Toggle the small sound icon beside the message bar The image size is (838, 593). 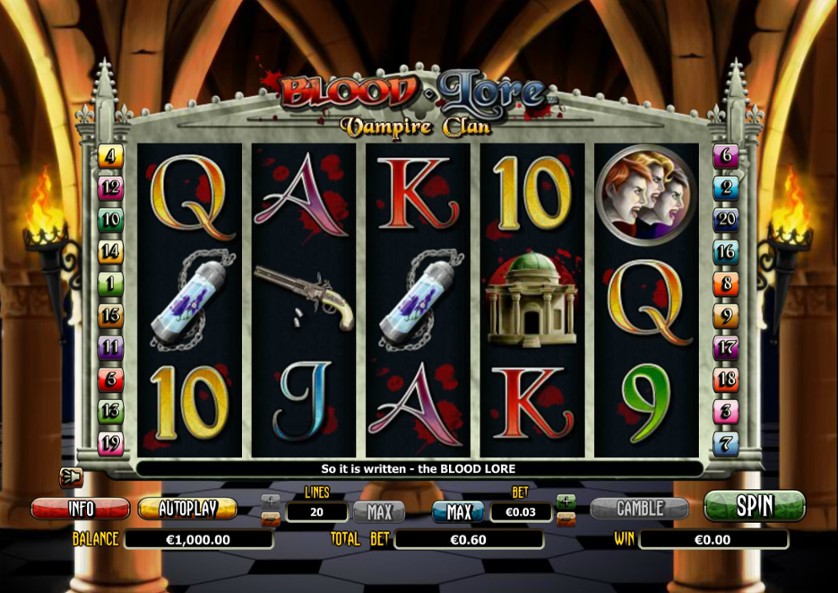(70, 476)
